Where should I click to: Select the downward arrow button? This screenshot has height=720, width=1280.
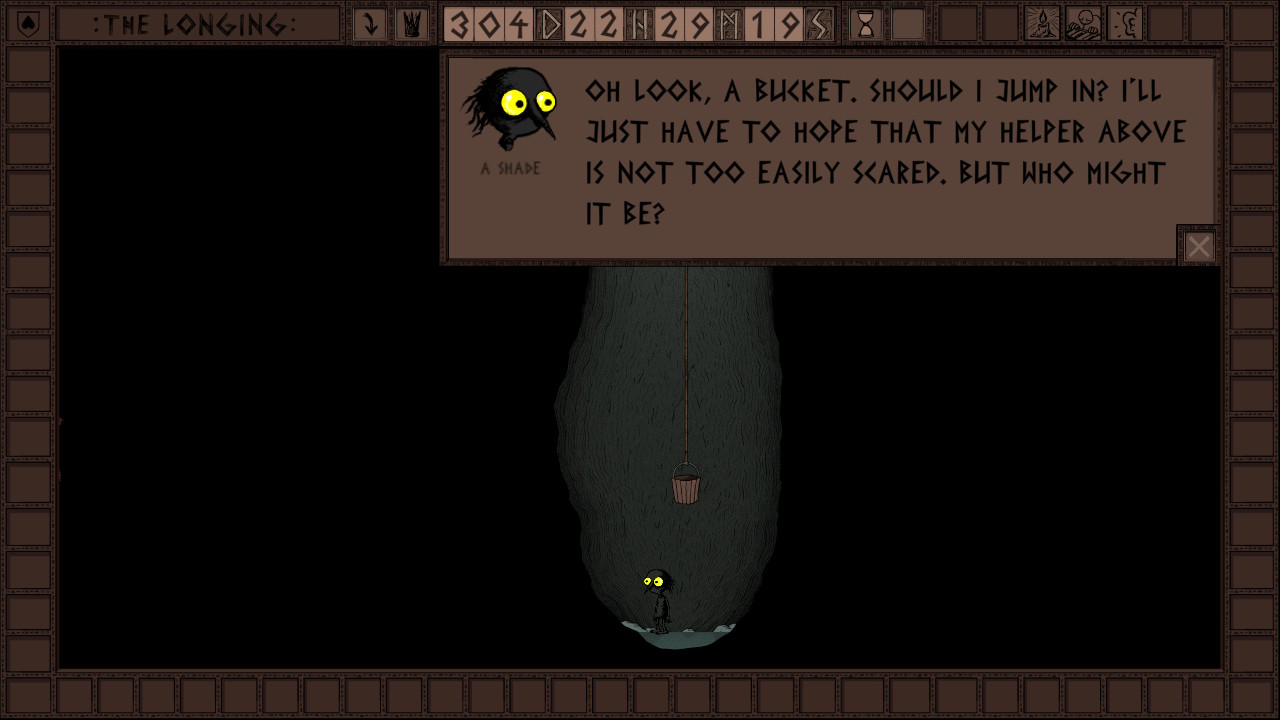tap(370, 25)
